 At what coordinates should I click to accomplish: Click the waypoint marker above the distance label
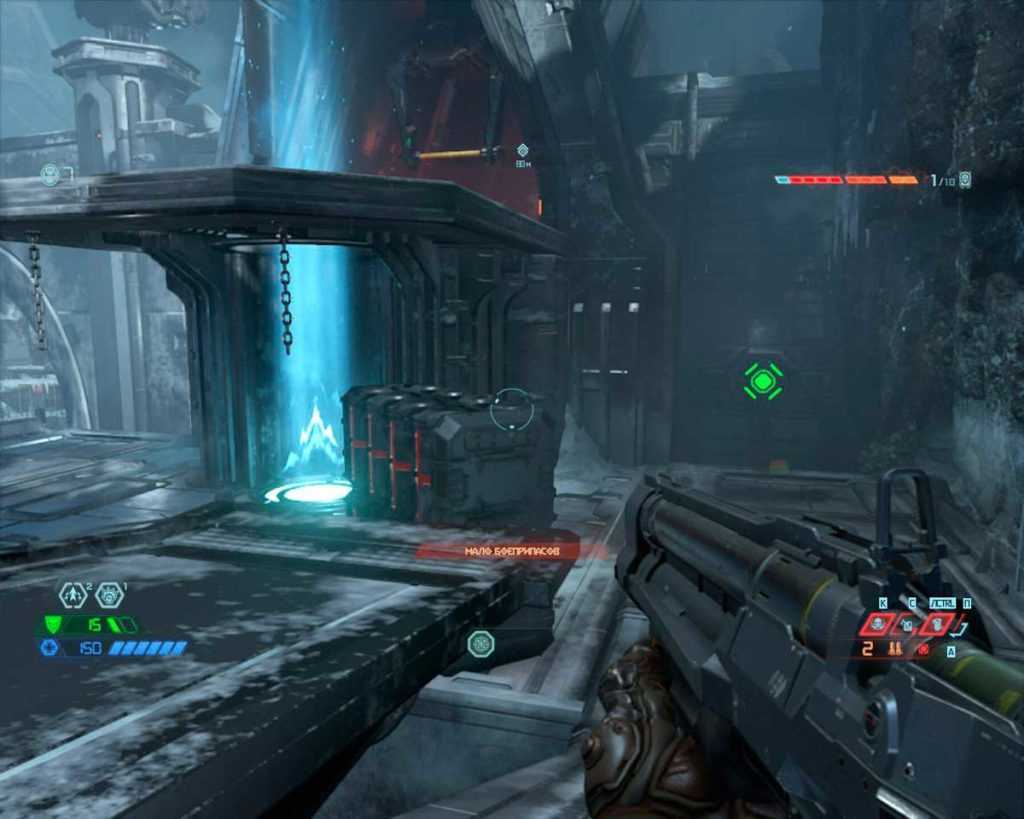(x=522, y=150)
